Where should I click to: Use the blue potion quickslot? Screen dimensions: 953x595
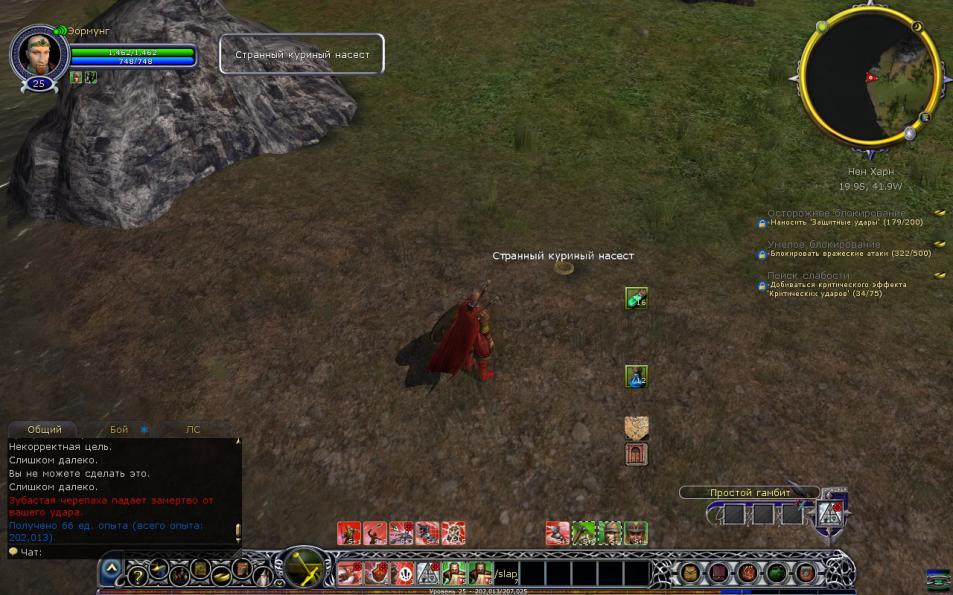click(636, 376)
